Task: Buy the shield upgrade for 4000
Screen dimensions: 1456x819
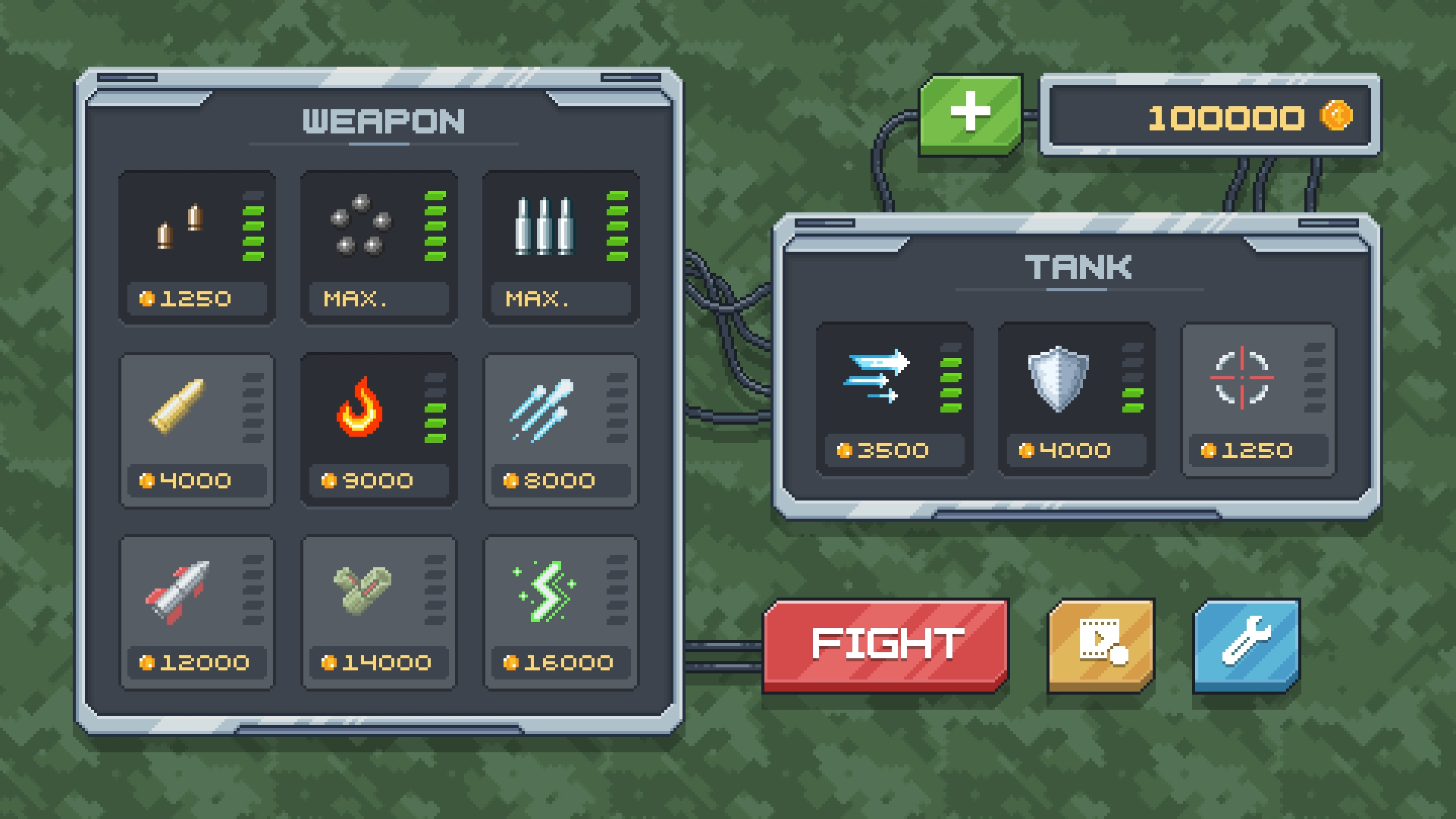Action: [x=1075, y=398]
